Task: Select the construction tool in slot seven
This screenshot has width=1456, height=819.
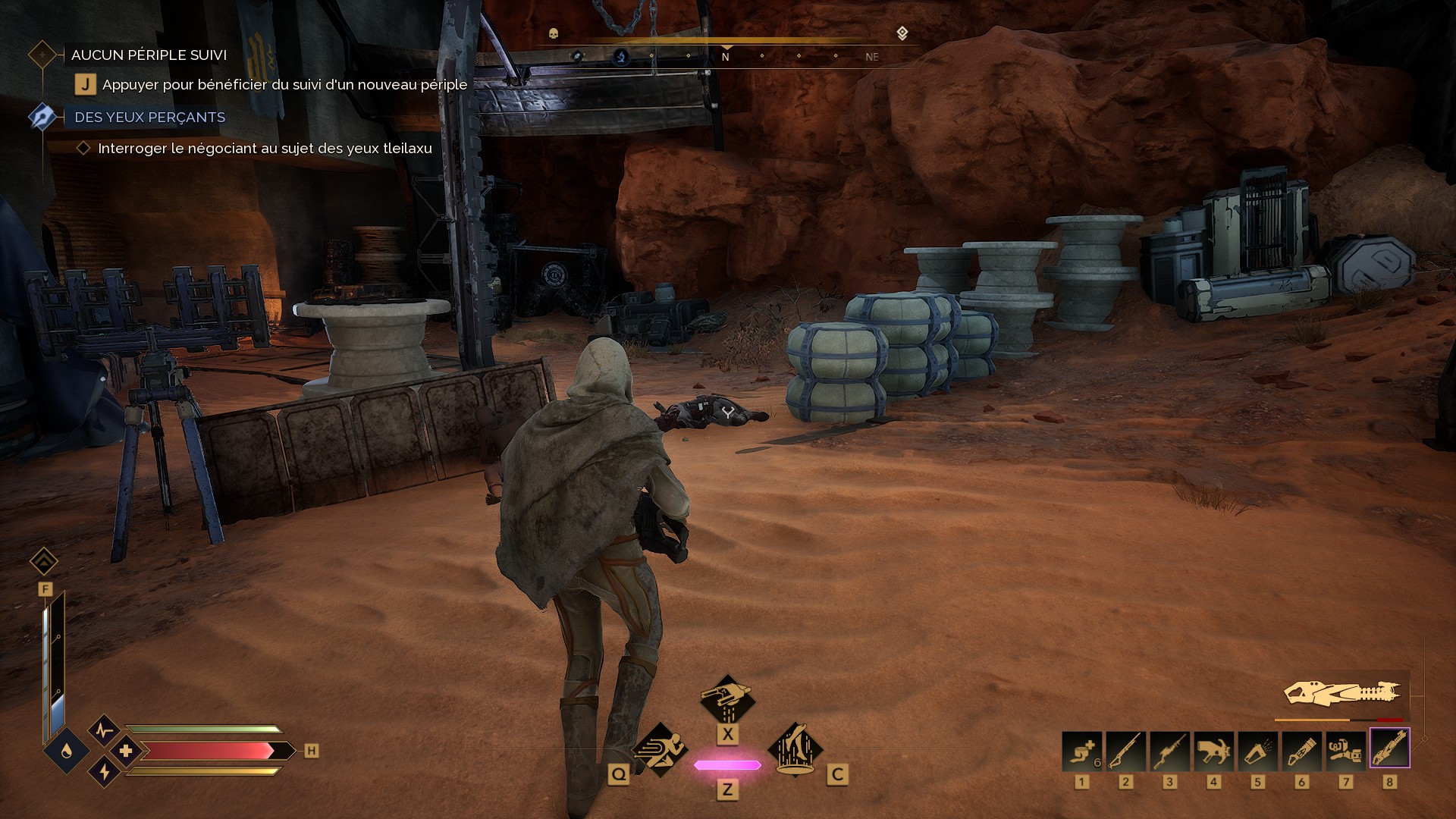Action: coord(1345,749)
